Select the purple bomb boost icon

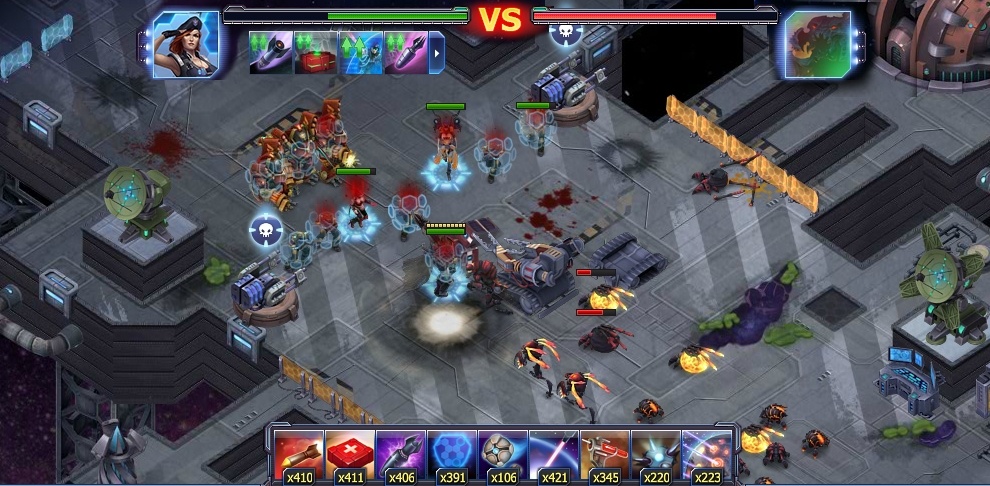(x=406, y=52)
